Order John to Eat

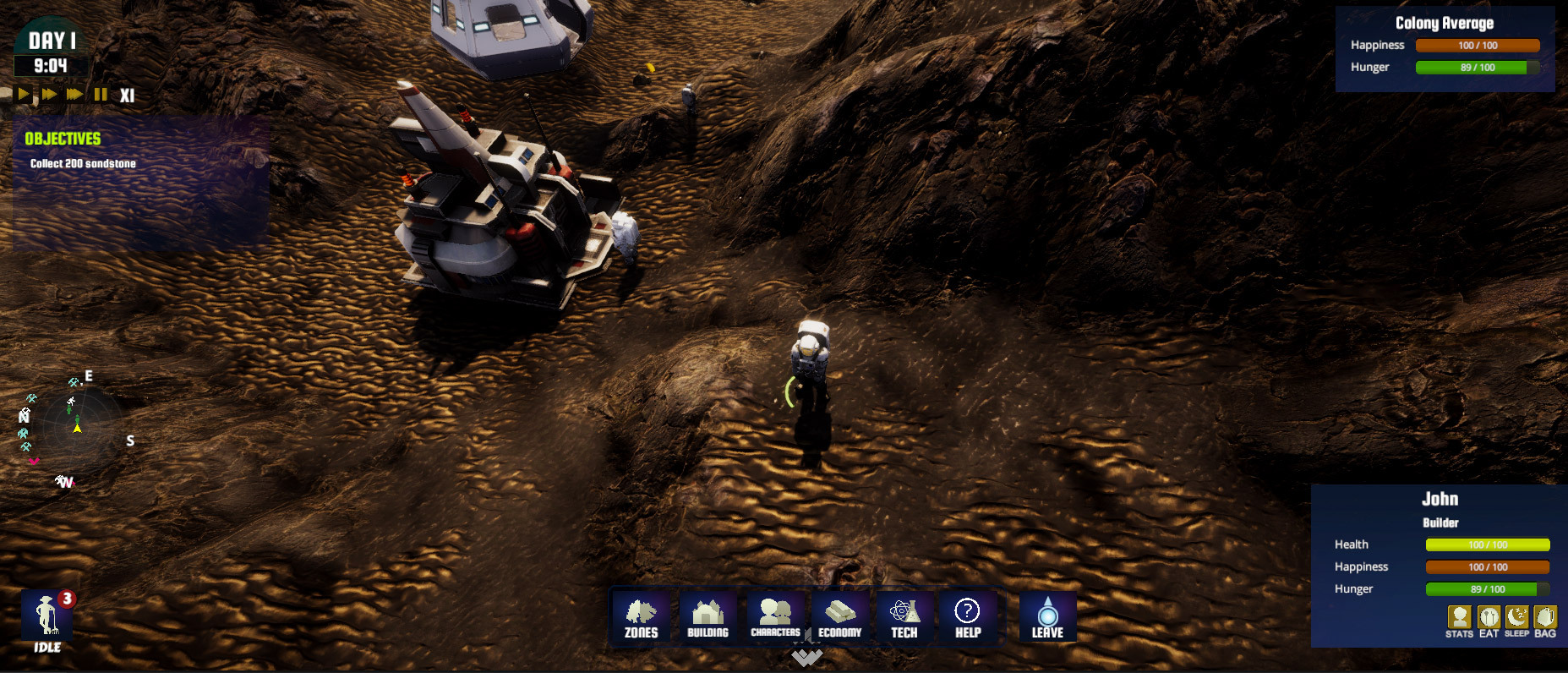(1489, 621)
